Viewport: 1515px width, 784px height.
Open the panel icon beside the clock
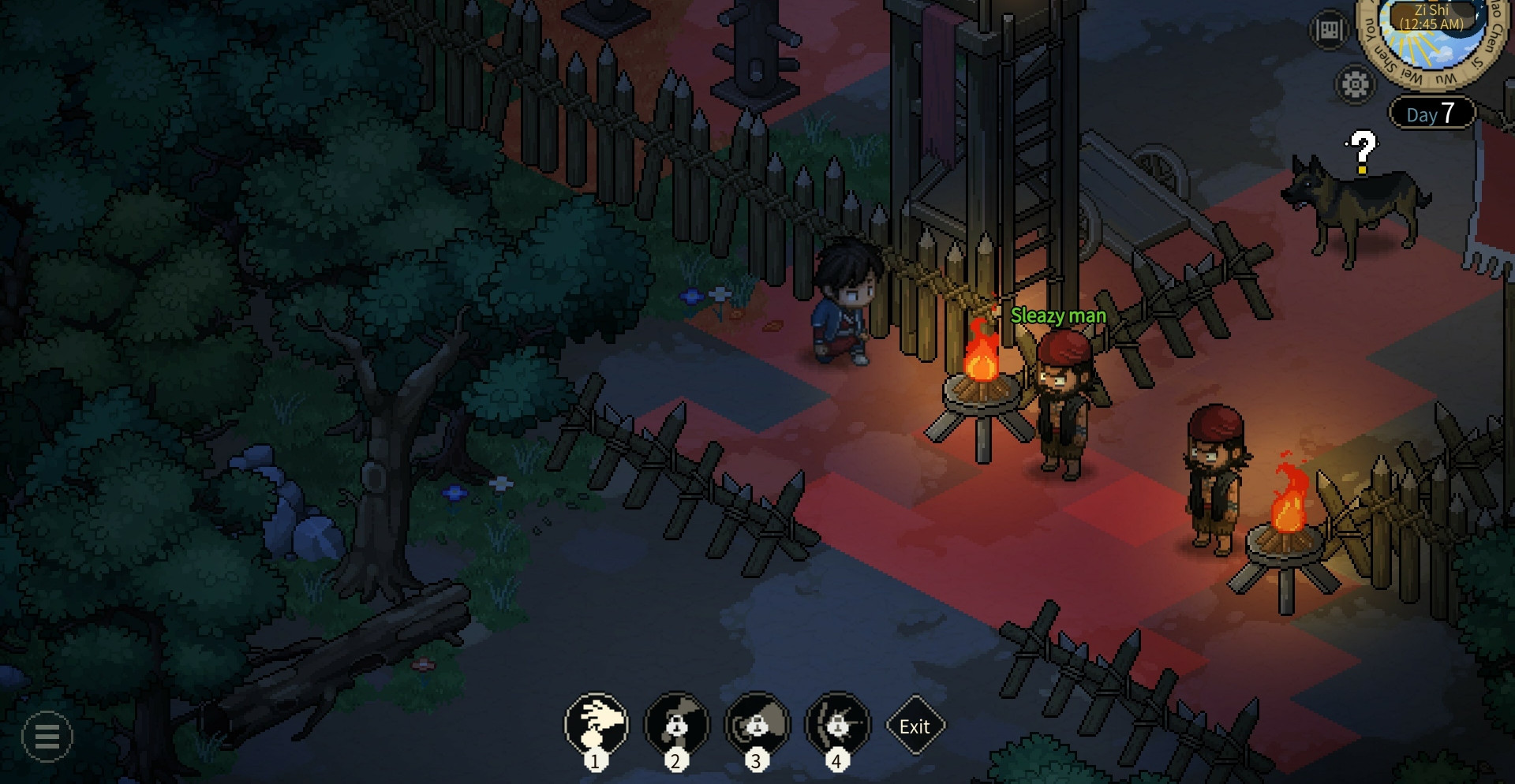[x=1329, y=31]
